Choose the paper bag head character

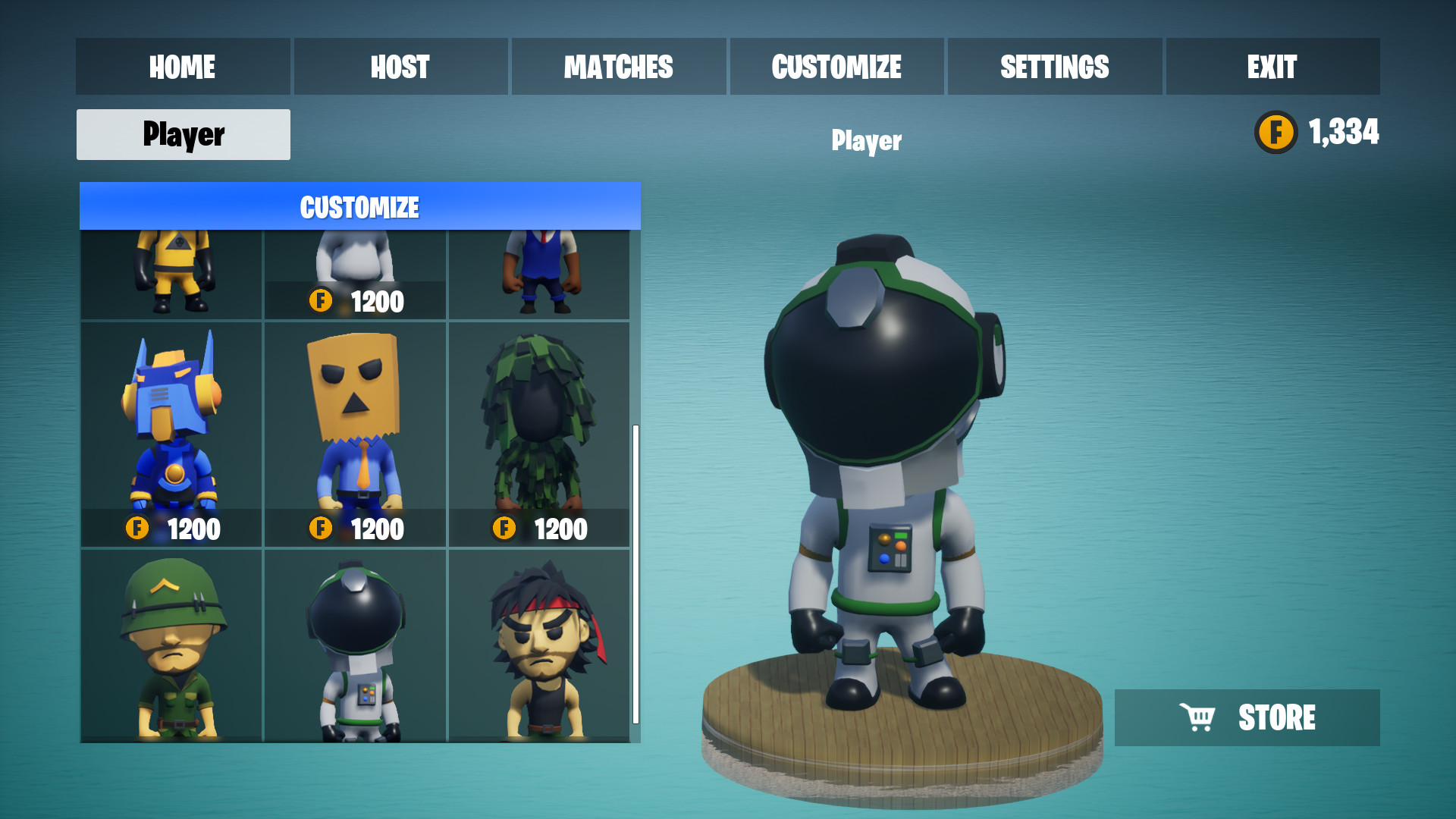coord(354,425)
